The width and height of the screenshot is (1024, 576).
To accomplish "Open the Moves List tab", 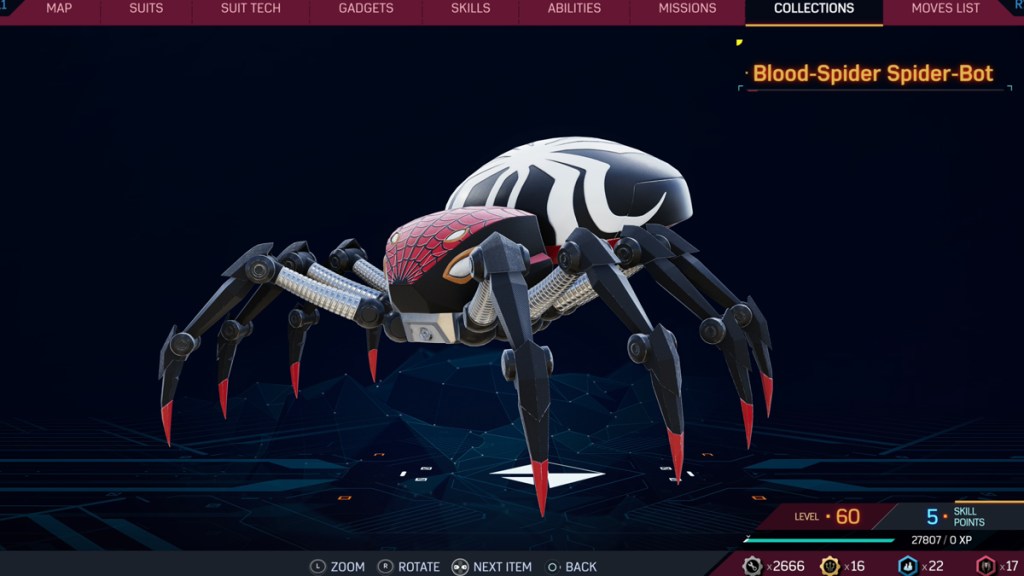I will click(x=945, y=9).
